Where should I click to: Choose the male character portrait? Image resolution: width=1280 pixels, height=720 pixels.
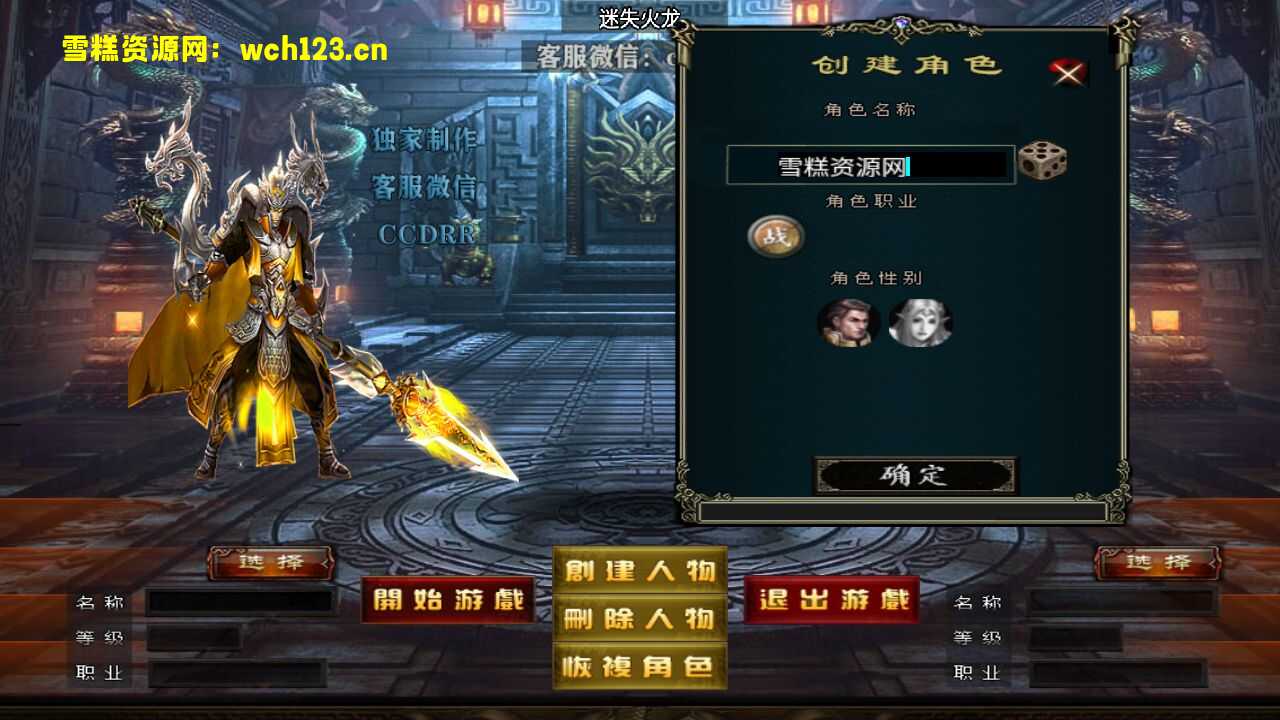point(848,324)
